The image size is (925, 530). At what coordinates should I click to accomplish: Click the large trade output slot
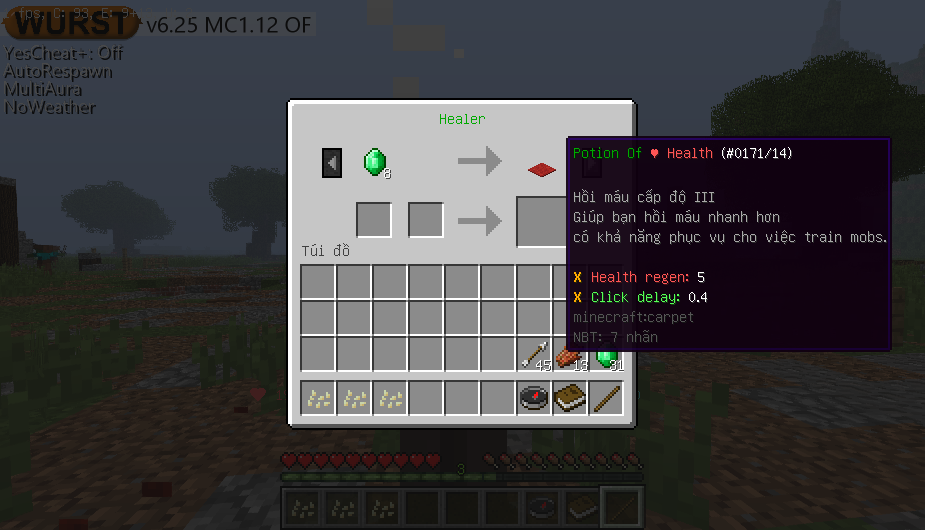[x=541, y=221]
